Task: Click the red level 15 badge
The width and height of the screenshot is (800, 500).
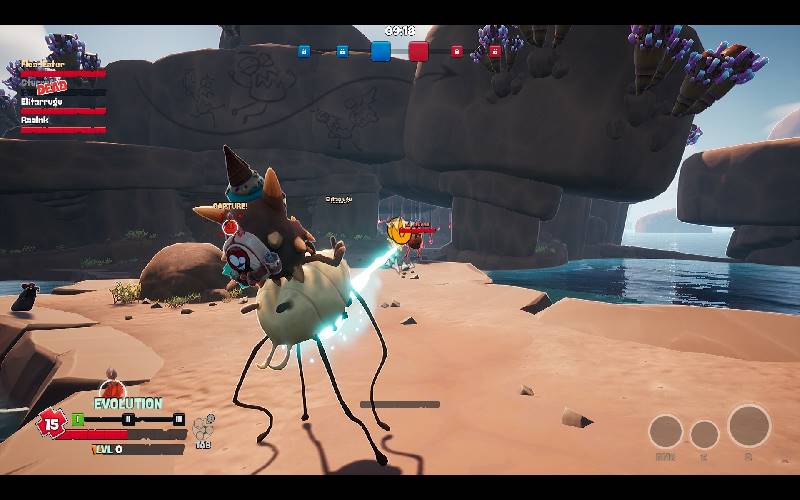Action: coord(50,423)
